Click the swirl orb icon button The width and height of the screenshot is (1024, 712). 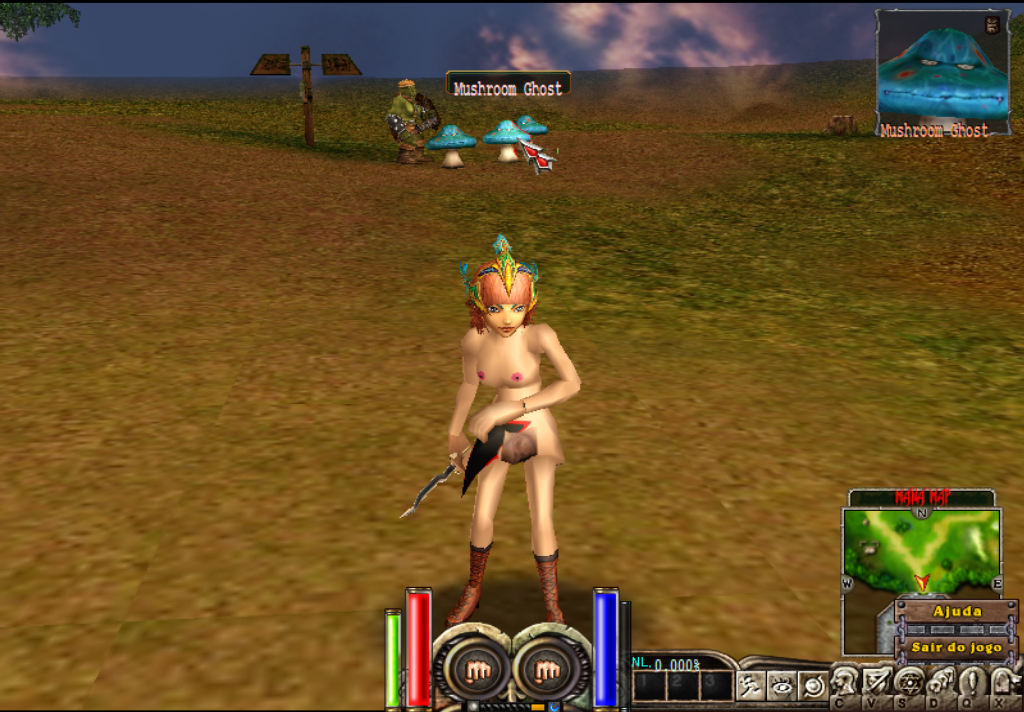coord(814,685)
